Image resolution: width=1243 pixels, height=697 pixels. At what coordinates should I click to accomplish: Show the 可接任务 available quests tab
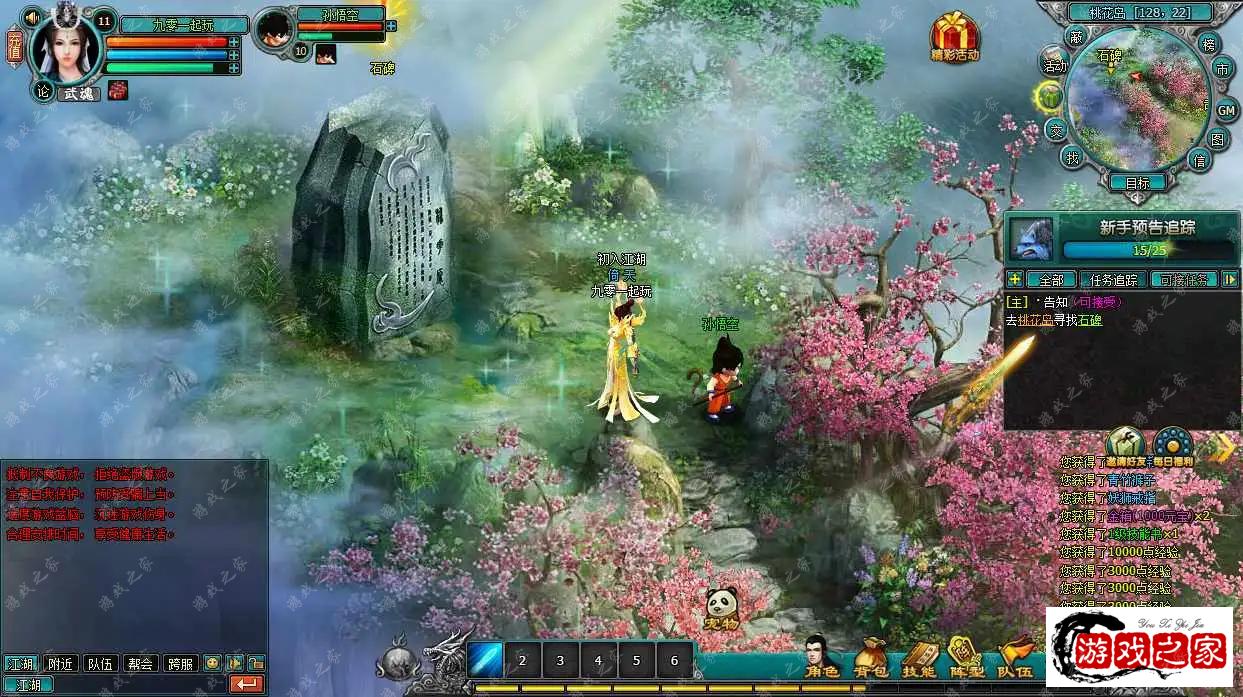1186,279
